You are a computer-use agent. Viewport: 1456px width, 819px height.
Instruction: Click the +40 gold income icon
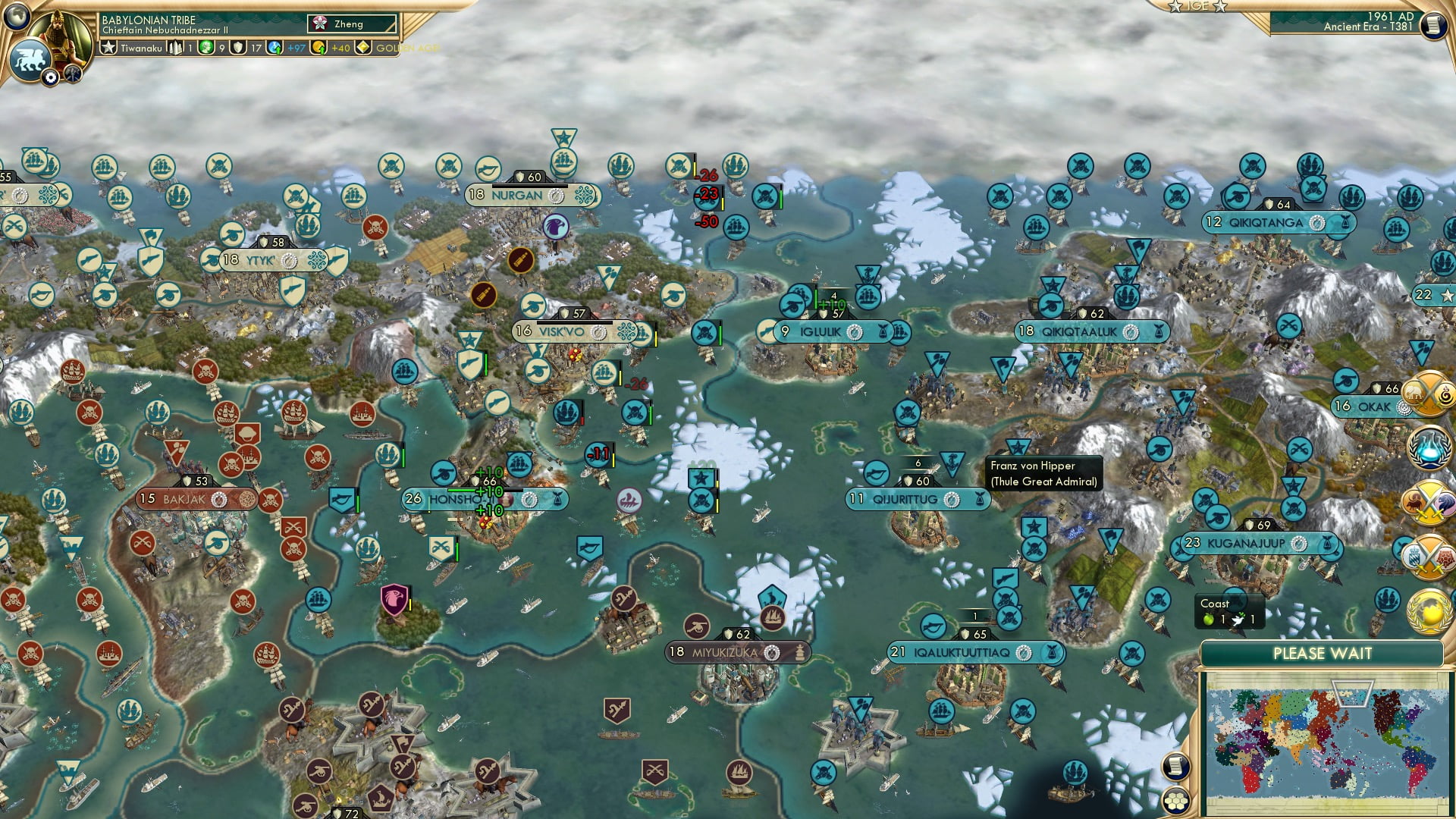coord(318,49)
